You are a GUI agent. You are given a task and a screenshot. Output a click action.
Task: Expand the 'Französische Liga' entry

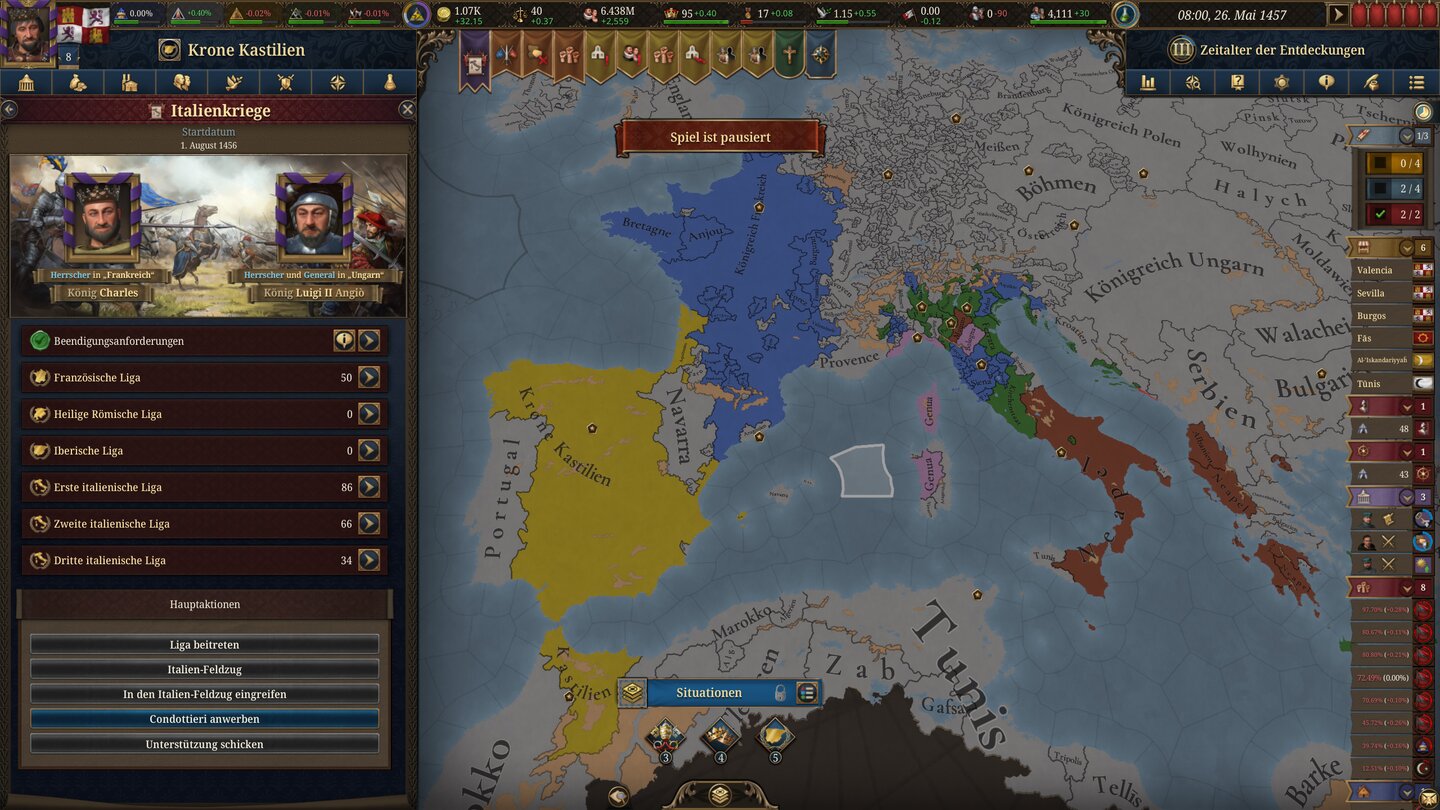tap(369, 377)
